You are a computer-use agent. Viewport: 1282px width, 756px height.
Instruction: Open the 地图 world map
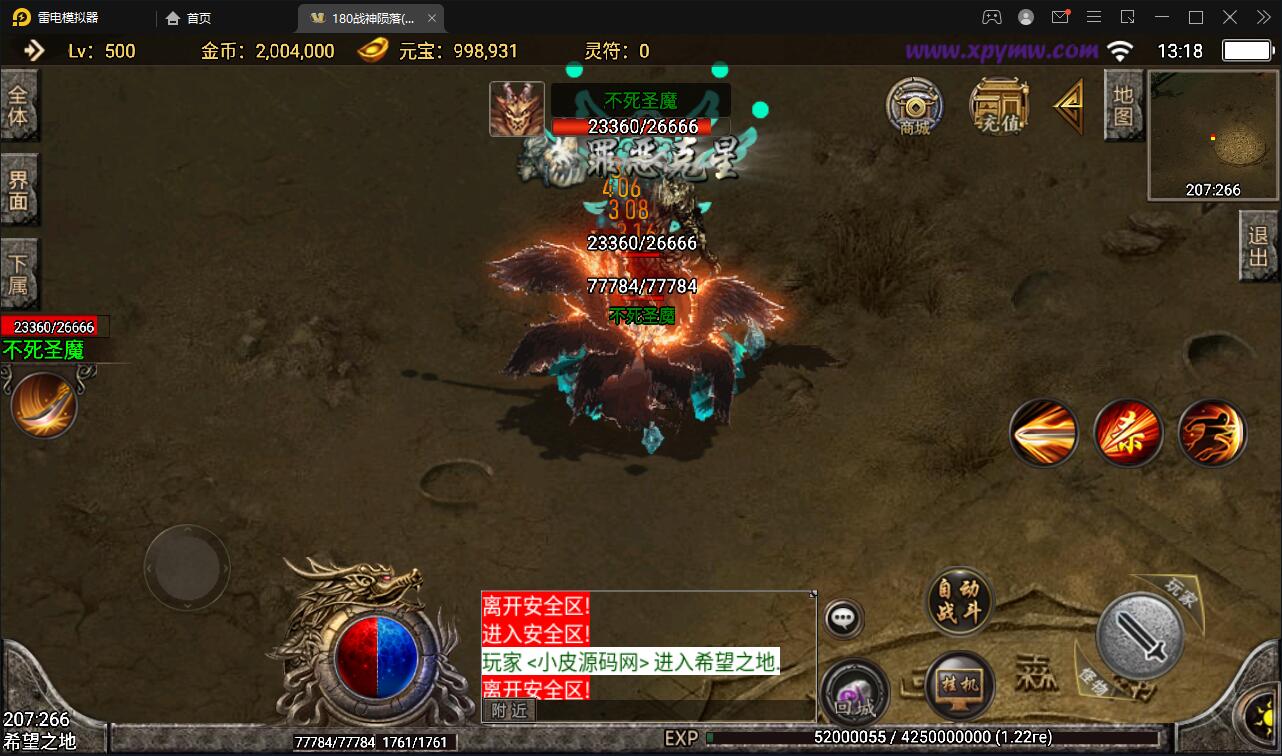click(x=1124, y=103)
